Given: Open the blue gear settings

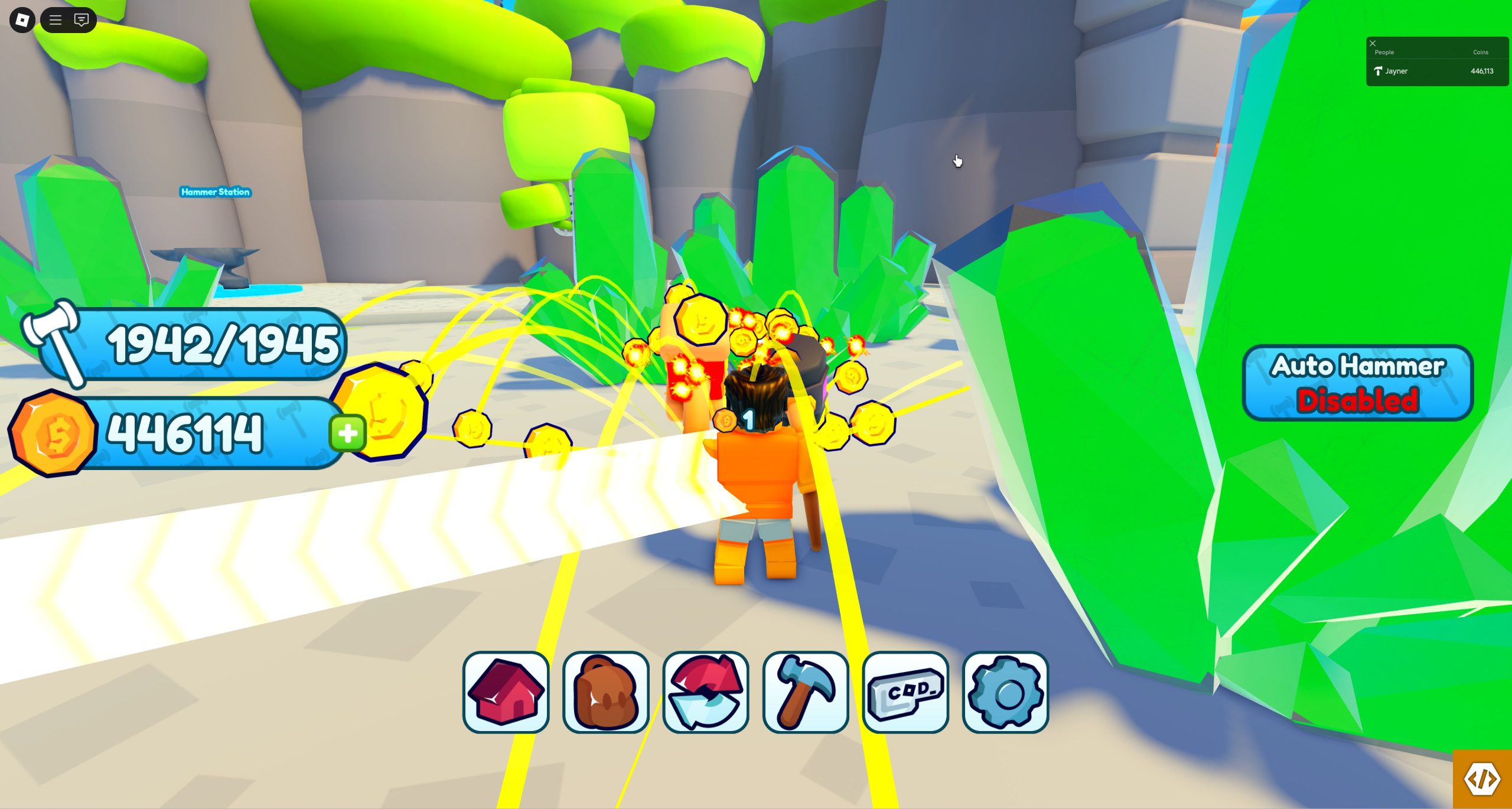Looking at the screenshot, I should (1005, 692).
